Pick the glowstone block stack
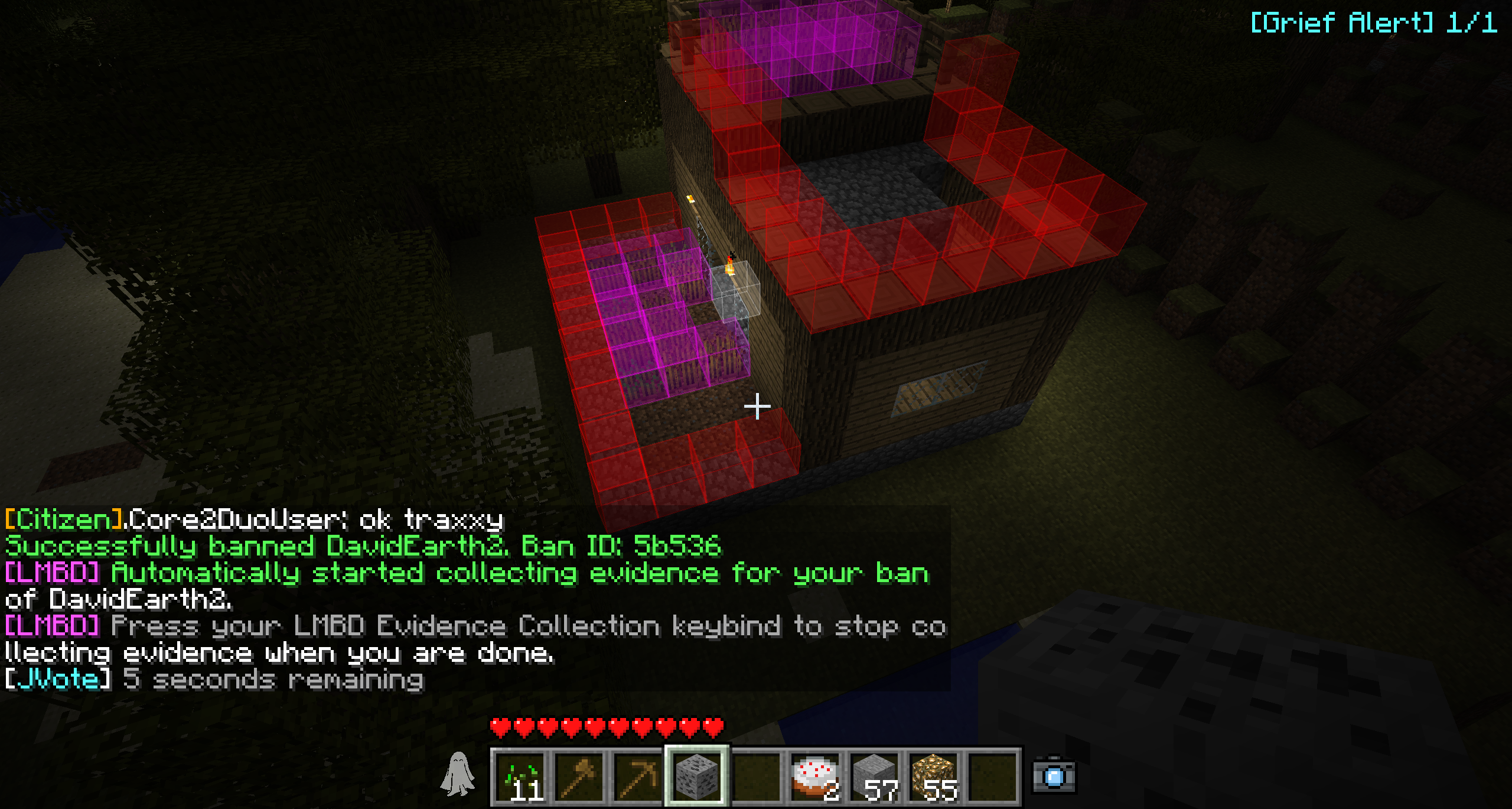Image resolution: width=1512 pixels, height=809 pixels. (x=934, y=776)
